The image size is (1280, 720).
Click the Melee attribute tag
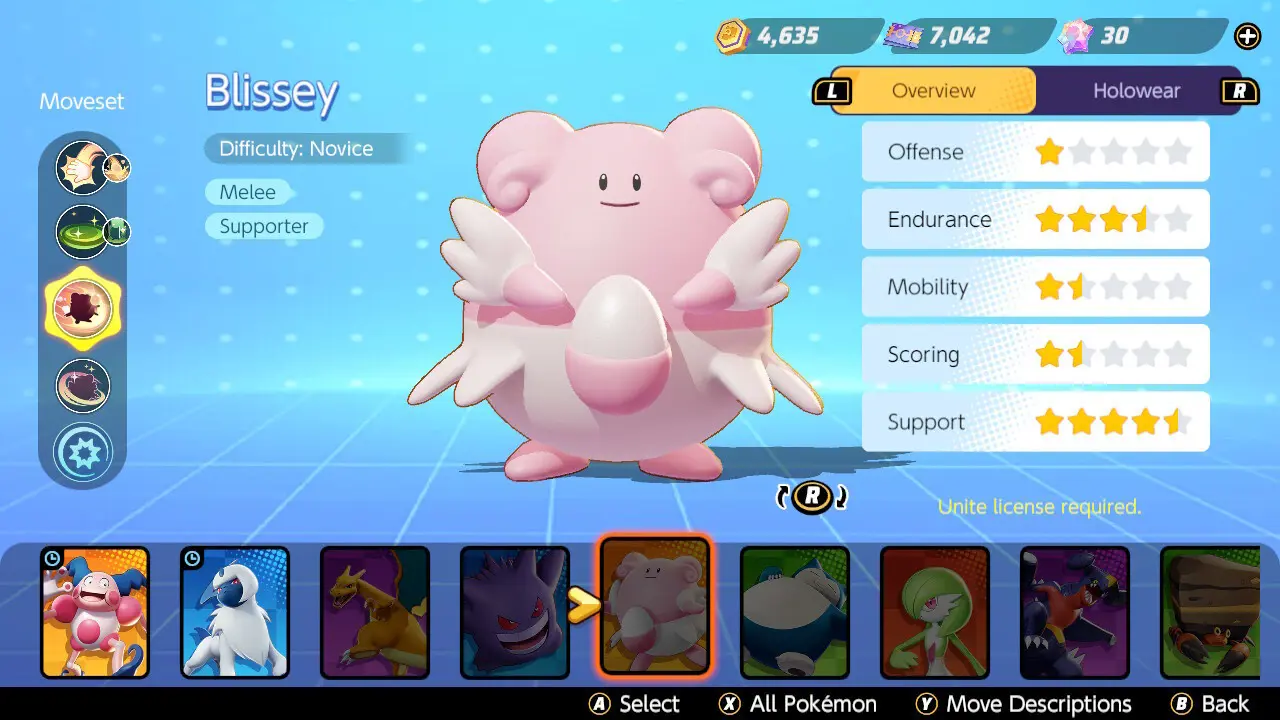point(248,192)
